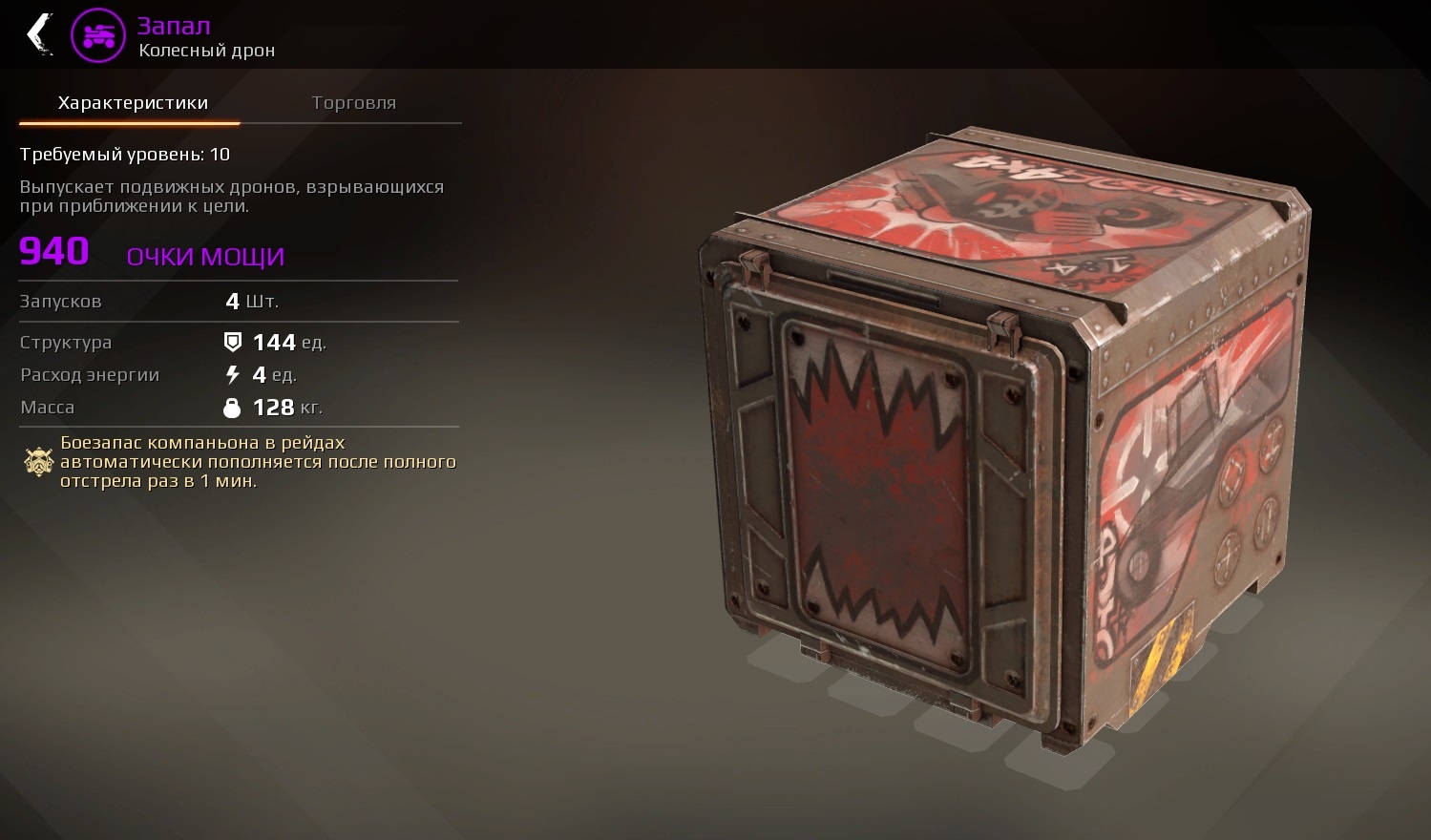Switch to the Торговля tab
The height and width of the screenshot is (840, 1431).
click(354, 102)
